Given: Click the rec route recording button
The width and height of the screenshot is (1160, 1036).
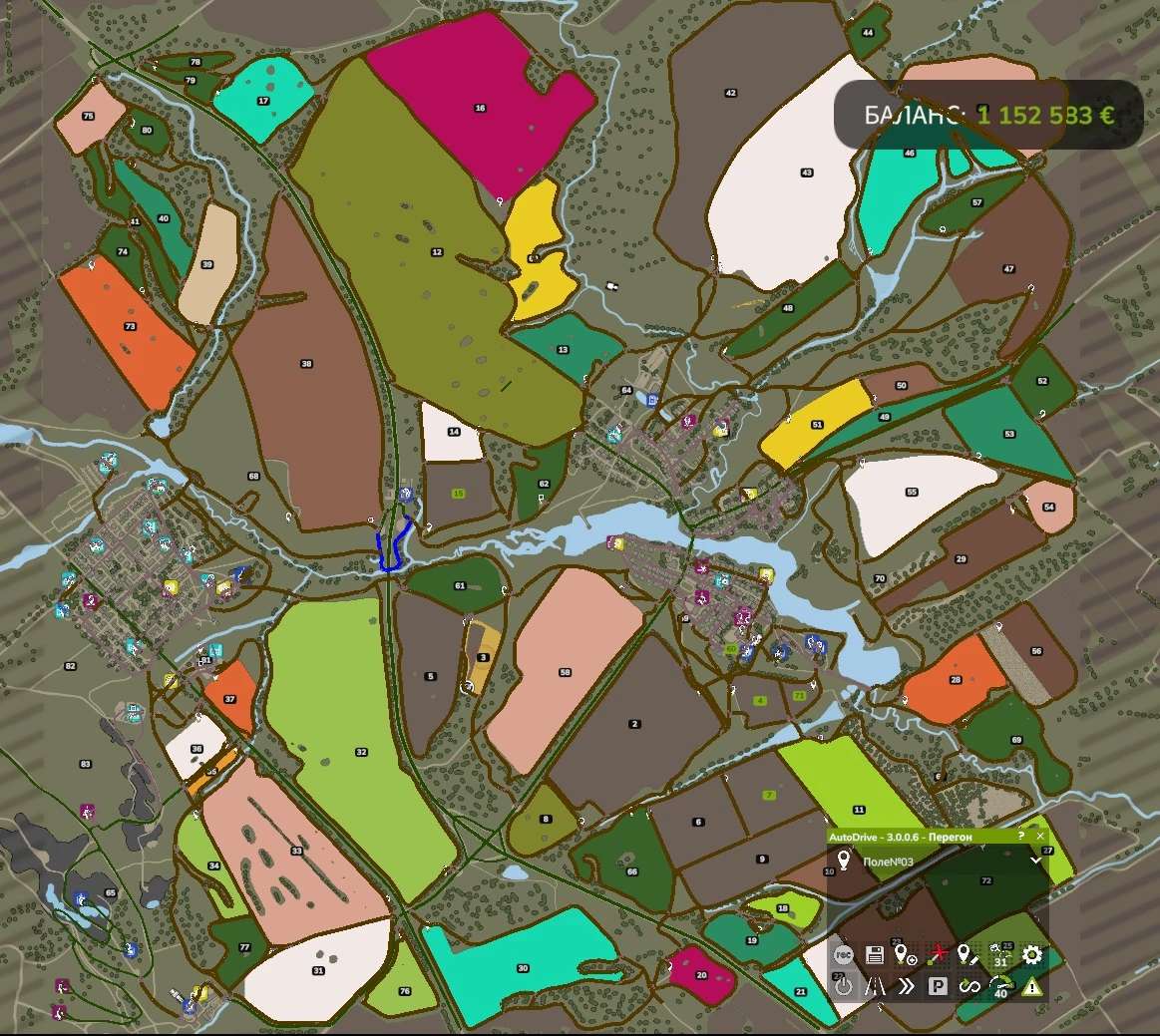Looking at the screenshot, I should point(844,955).
